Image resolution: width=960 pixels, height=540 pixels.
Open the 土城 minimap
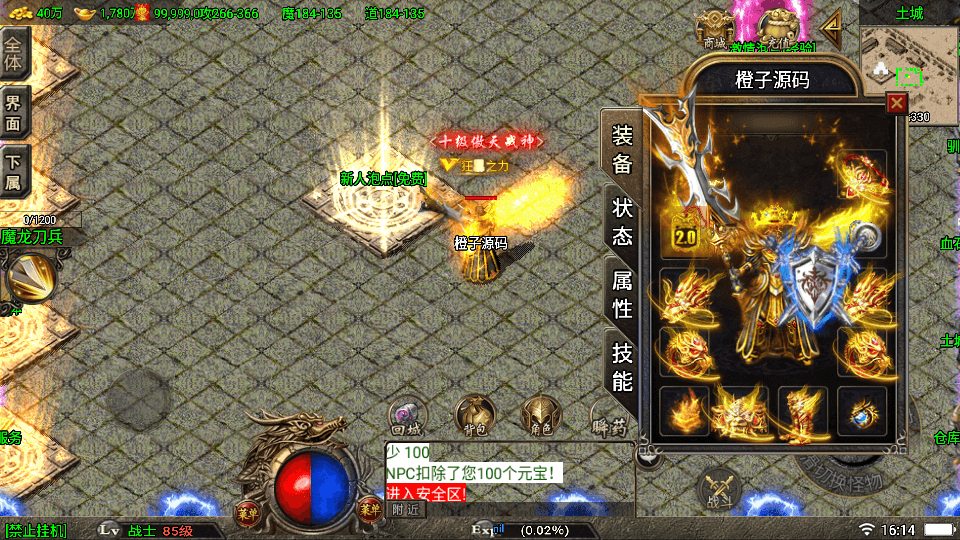908,63
